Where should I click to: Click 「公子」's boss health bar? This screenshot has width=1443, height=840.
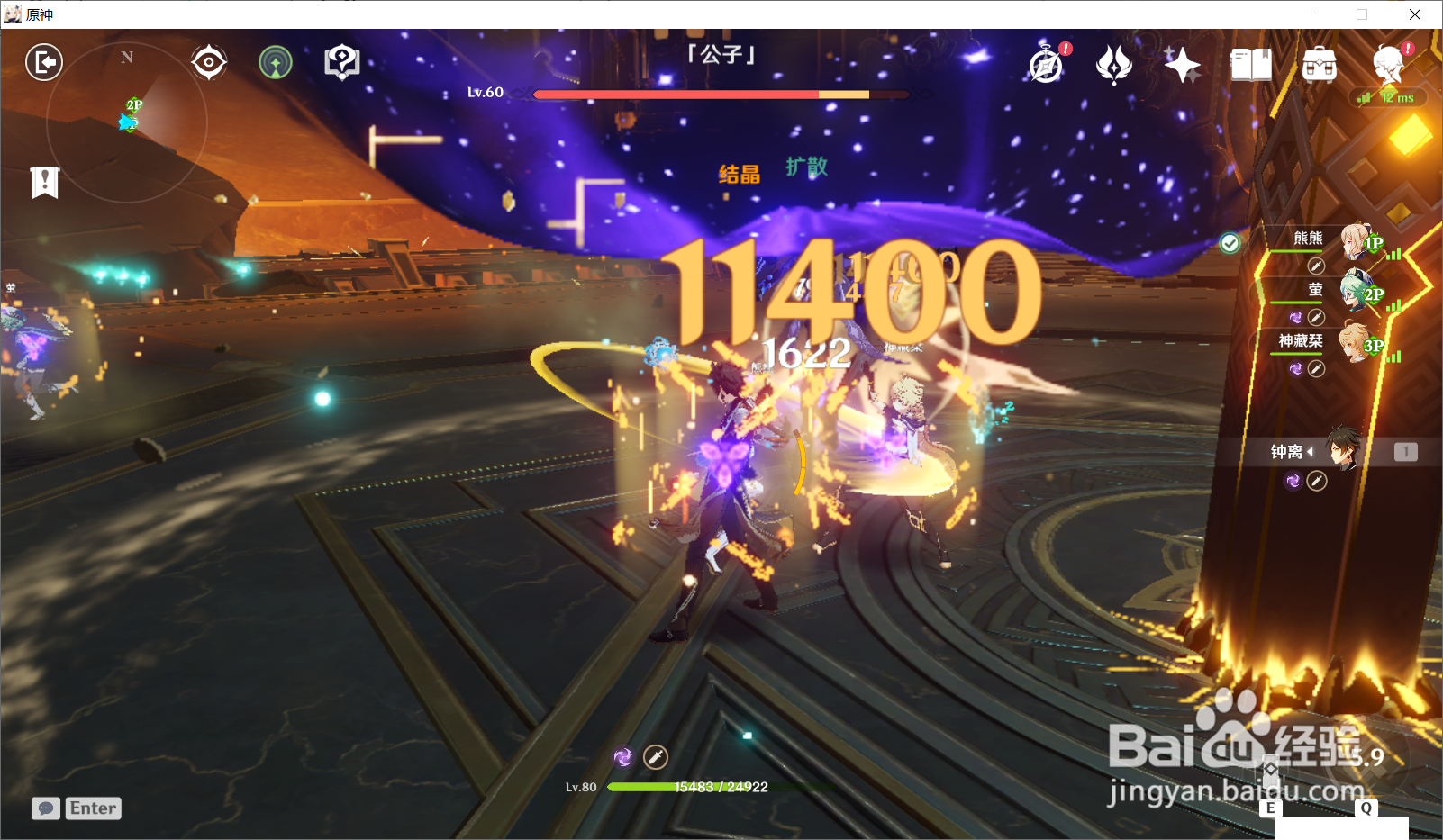point(721,94)
